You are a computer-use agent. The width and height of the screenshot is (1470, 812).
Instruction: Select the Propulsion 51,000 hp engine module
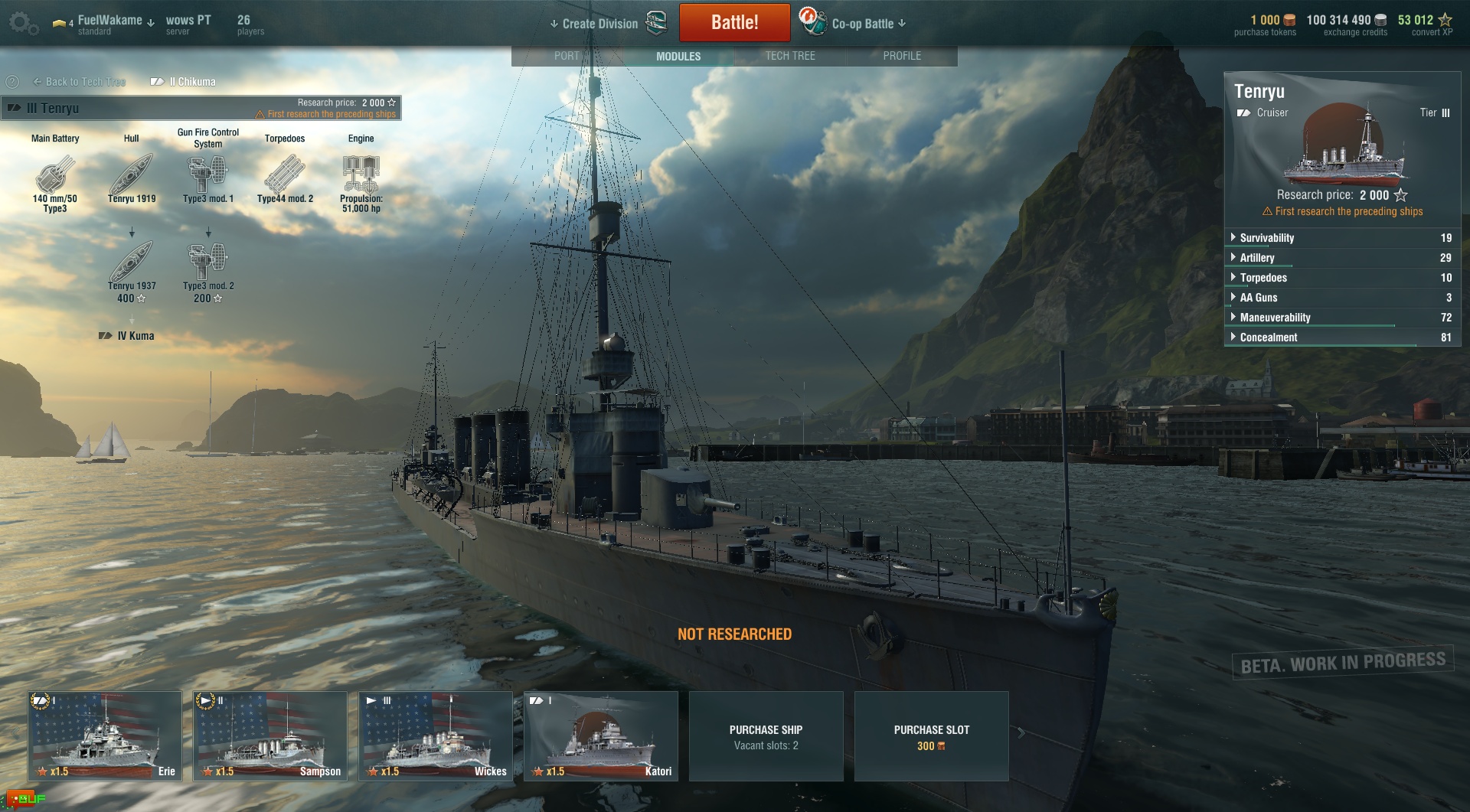tap(361, 176)
